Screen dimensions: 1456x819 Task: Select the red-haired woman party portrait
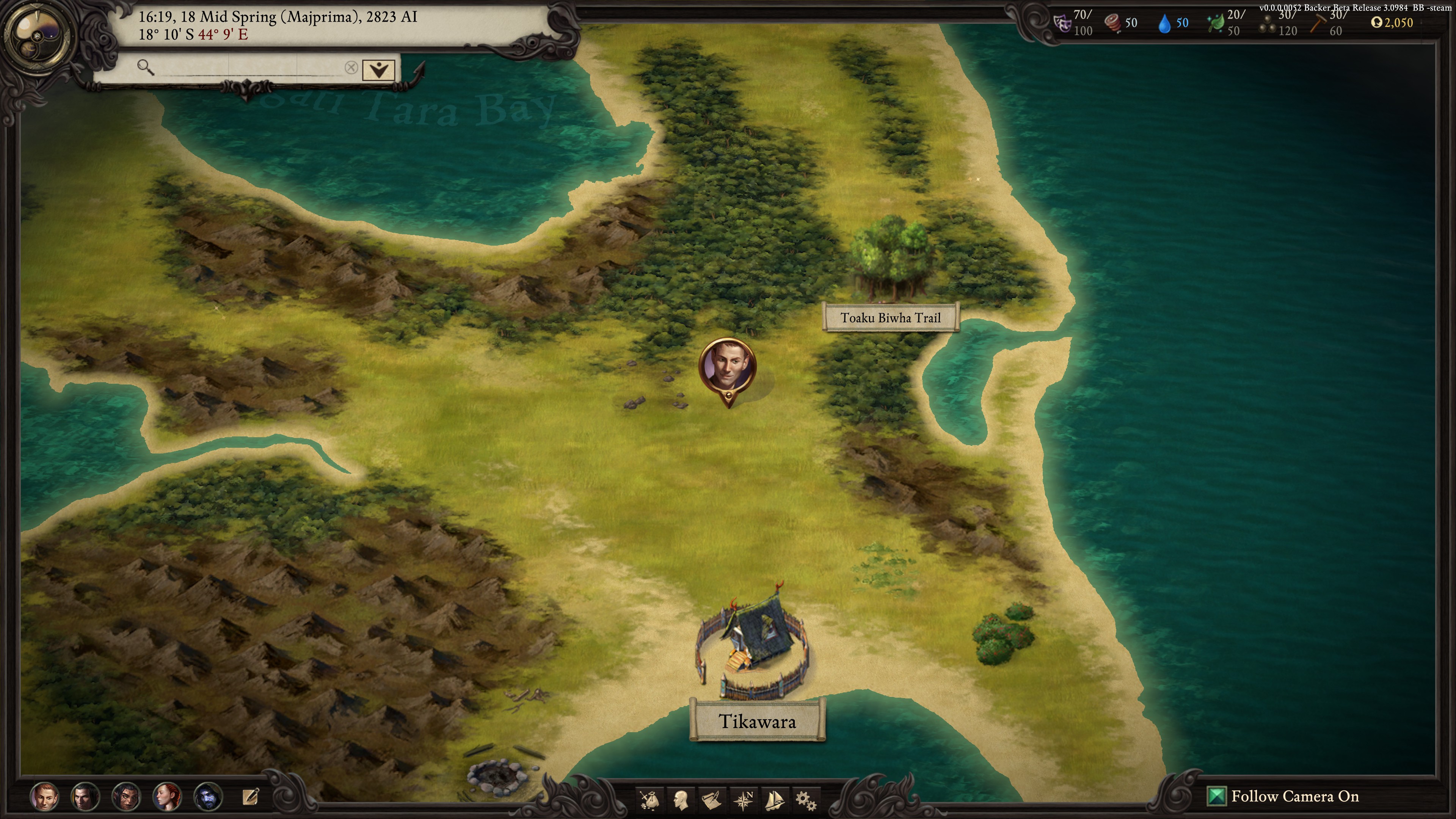pos(167,796)
